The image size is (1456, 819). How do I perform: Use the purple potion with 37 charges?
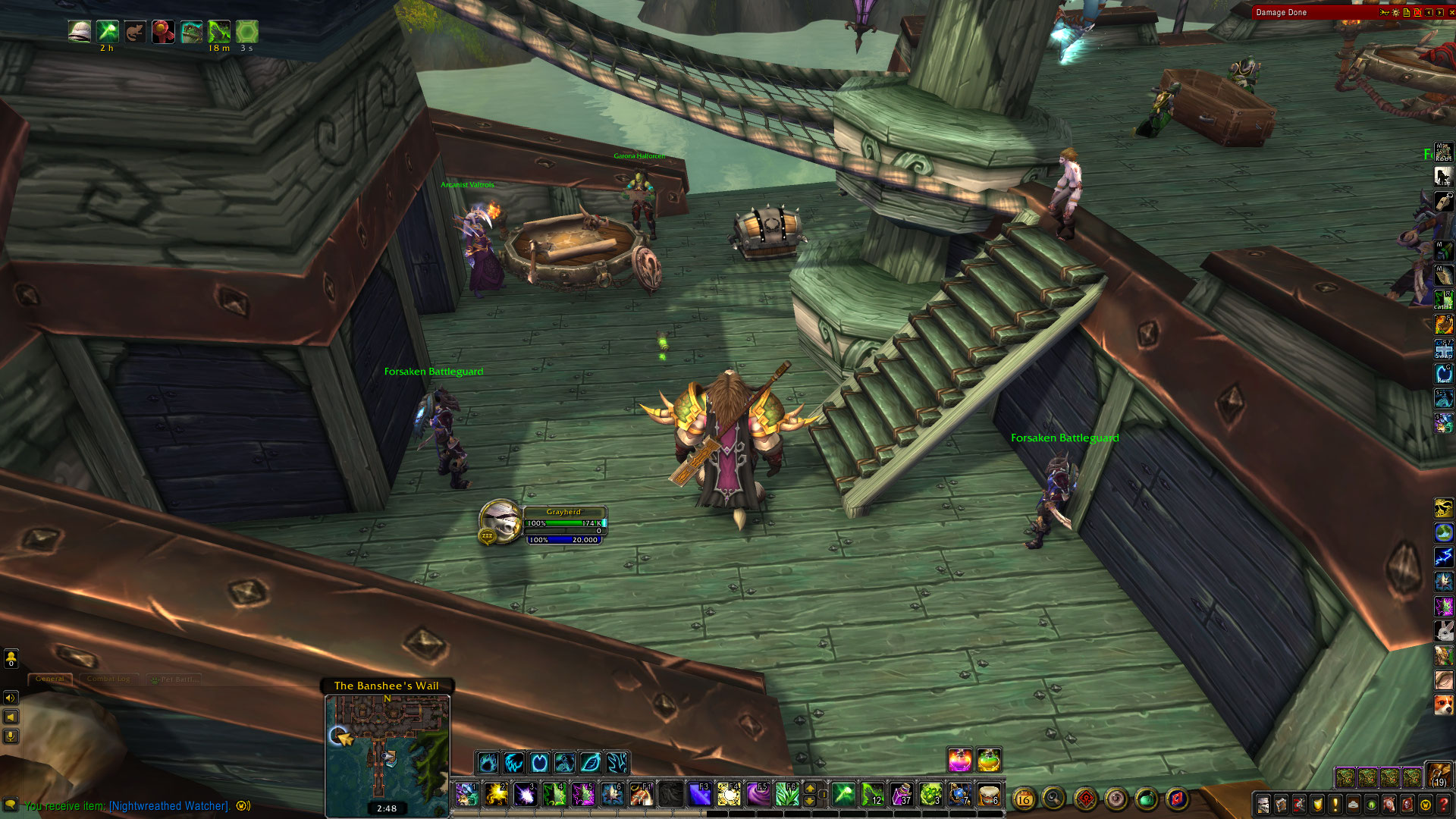click(902, 794)
